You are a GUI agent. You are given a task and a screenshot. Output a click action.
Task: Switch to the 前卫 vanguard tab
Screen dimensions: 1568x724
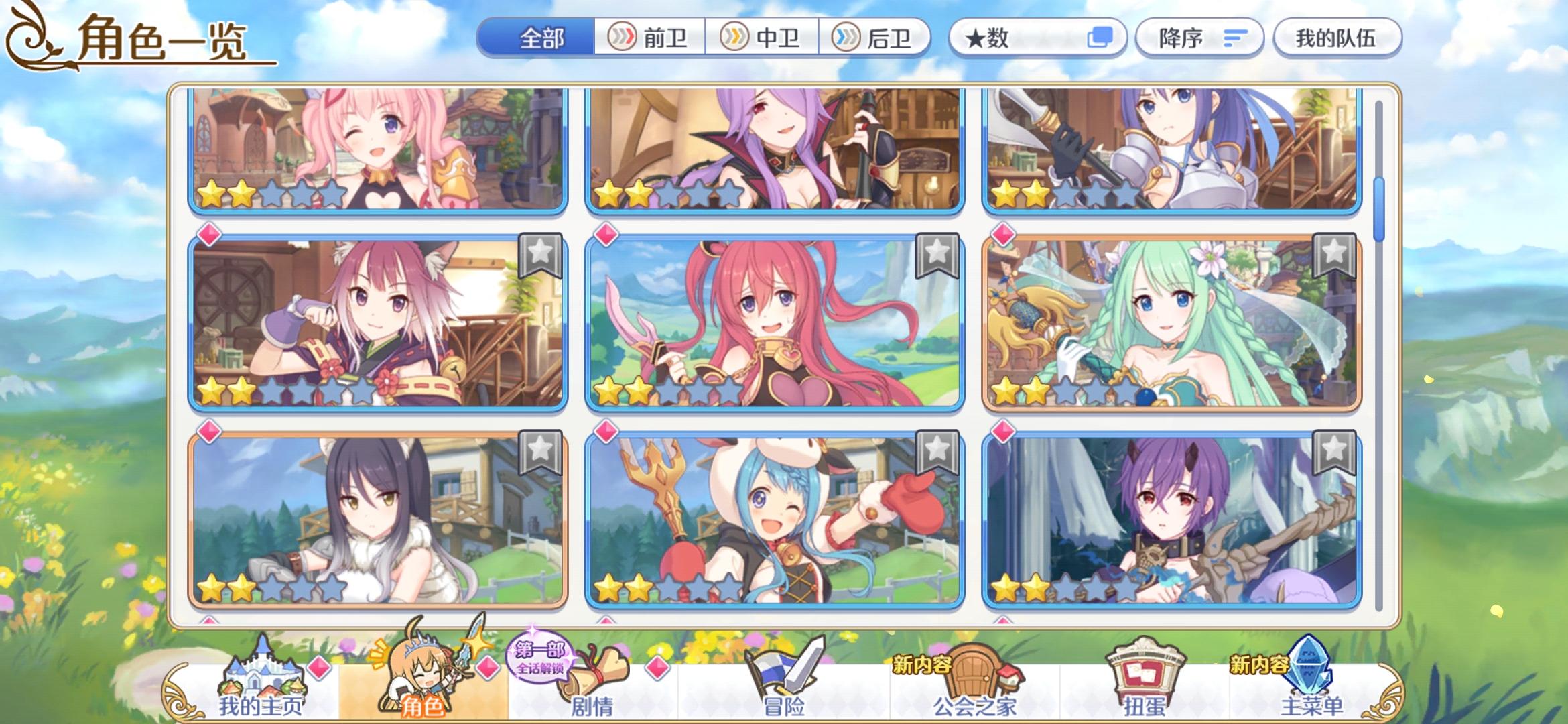(x=649, y=38)
